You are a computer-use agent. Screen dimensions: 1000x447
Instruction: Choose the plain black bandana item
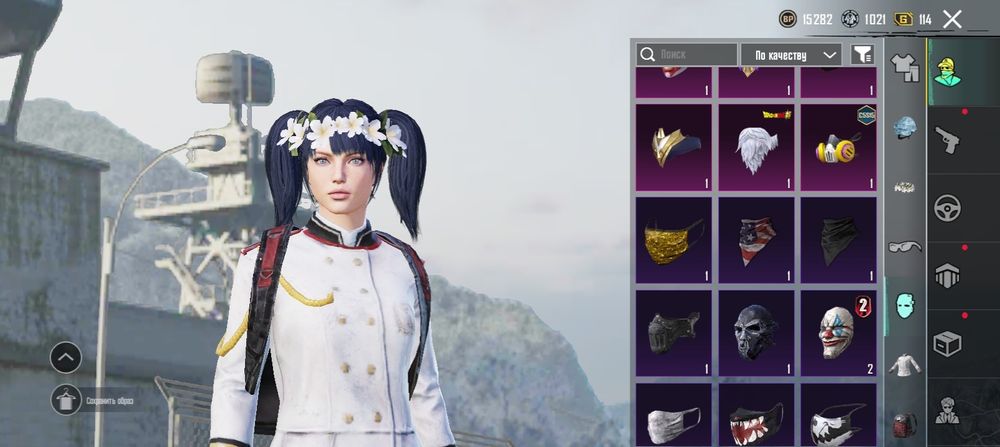(x=838, y=239)
